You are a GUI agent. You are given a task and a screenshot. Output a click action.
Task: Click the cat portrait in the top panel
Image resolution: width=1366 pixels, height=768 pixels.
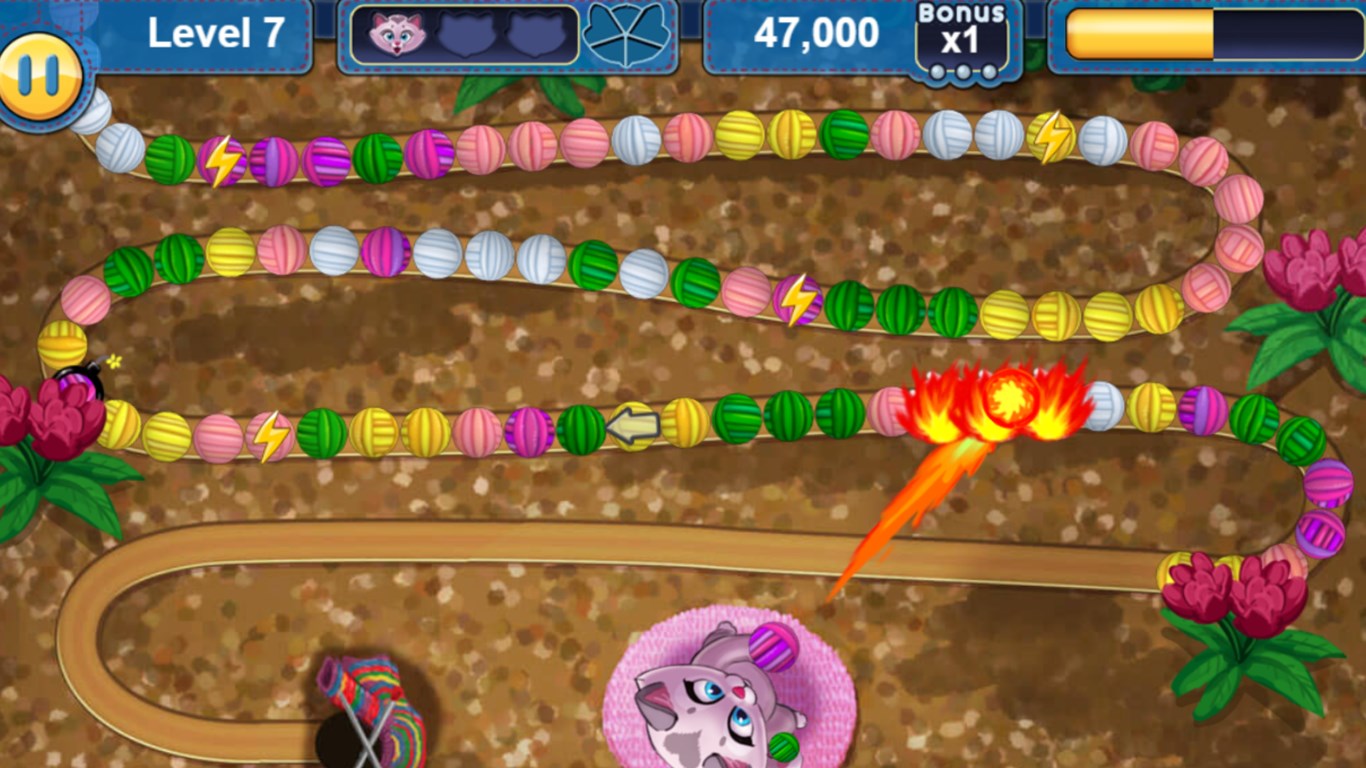[396, 32]
